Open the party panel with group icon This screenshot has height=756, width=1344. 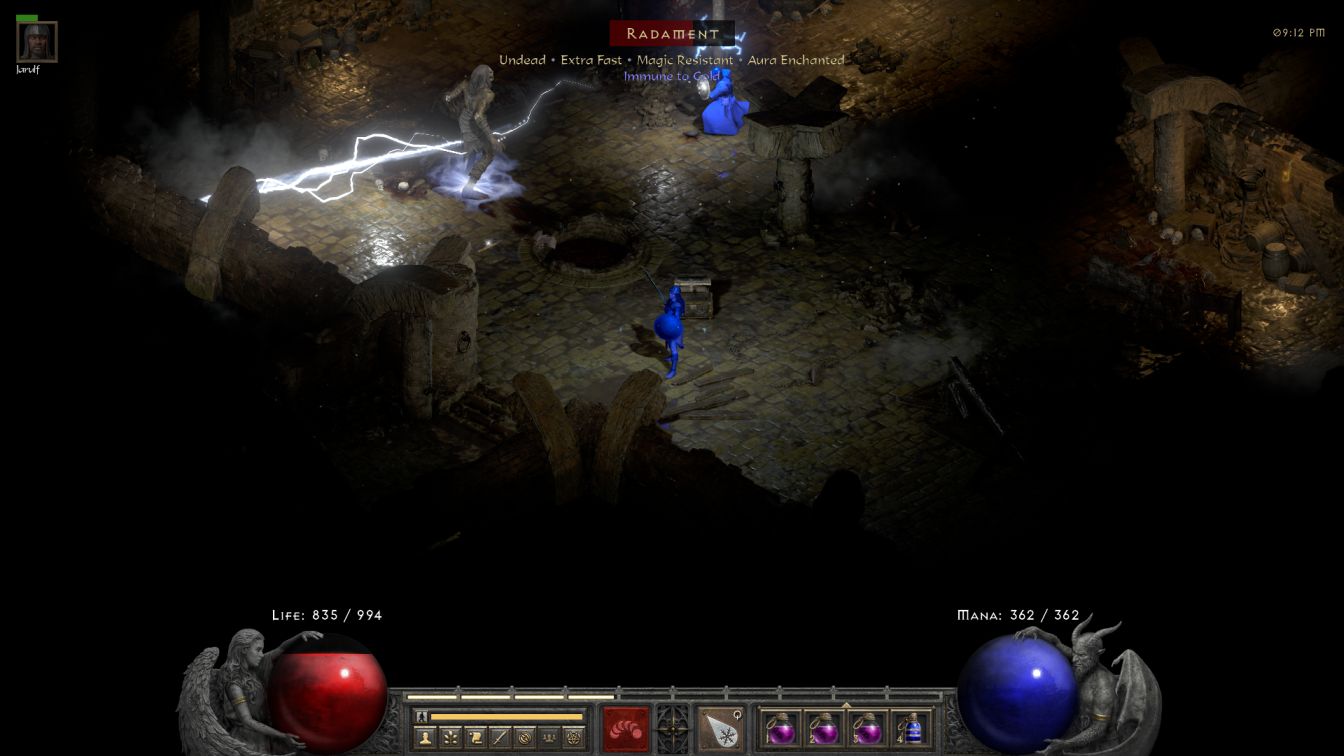[x=549, y=738]
